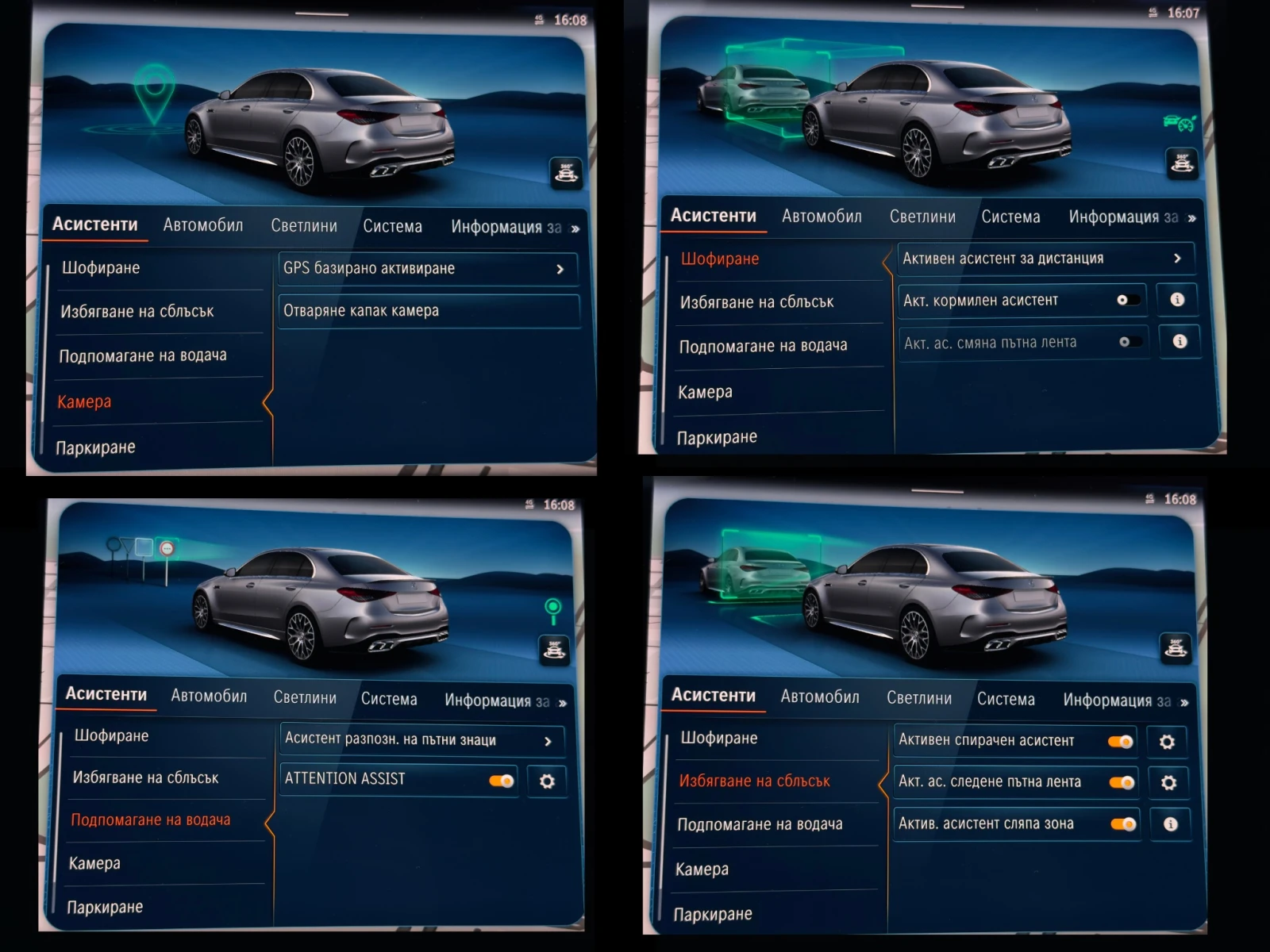
Task: Open info icon for Акт. ас. смяна пътна лента
Action: click(1181, 342)
